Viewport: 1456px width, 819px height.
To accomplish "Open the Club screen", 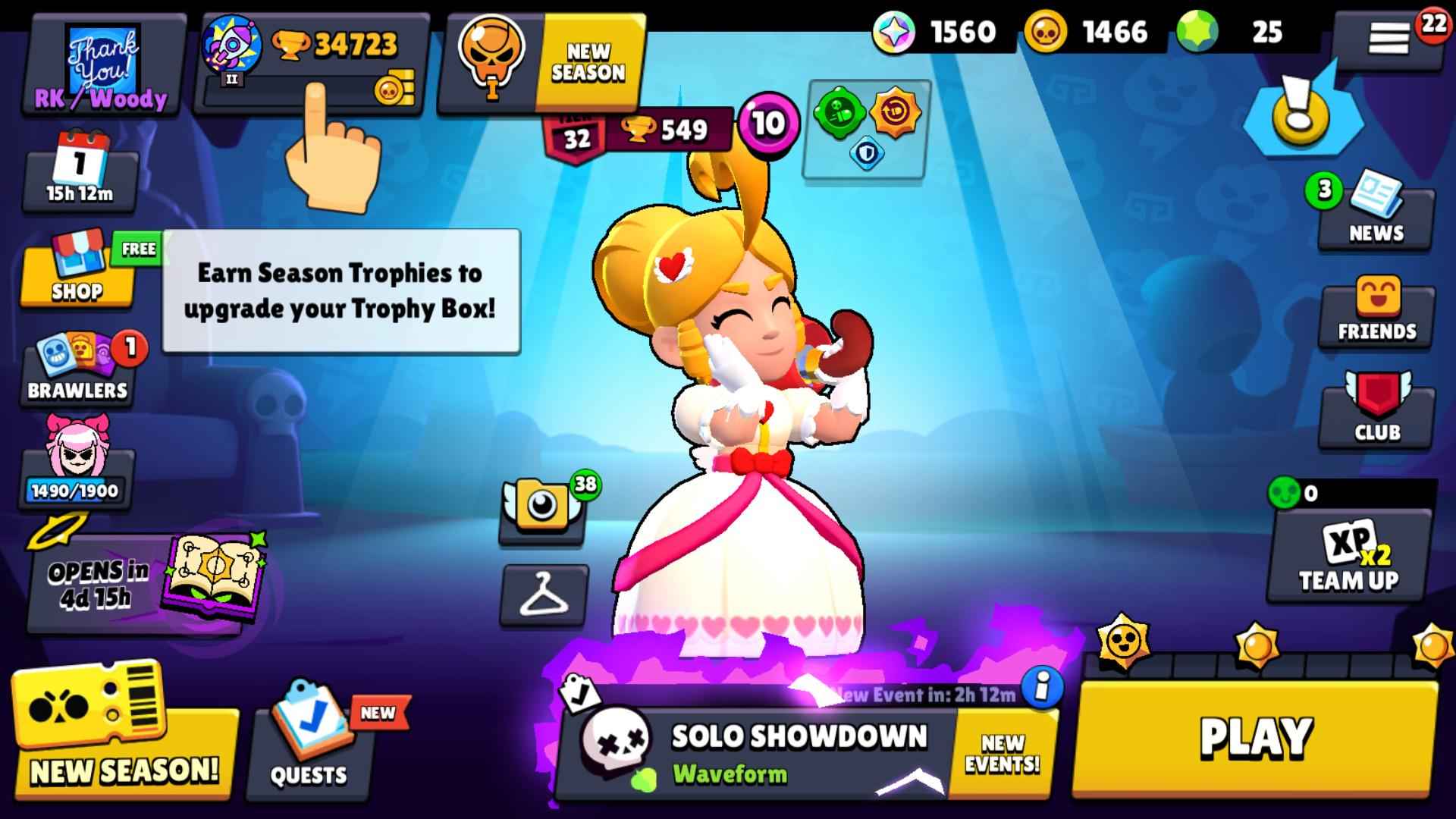I will [1376, 413].
